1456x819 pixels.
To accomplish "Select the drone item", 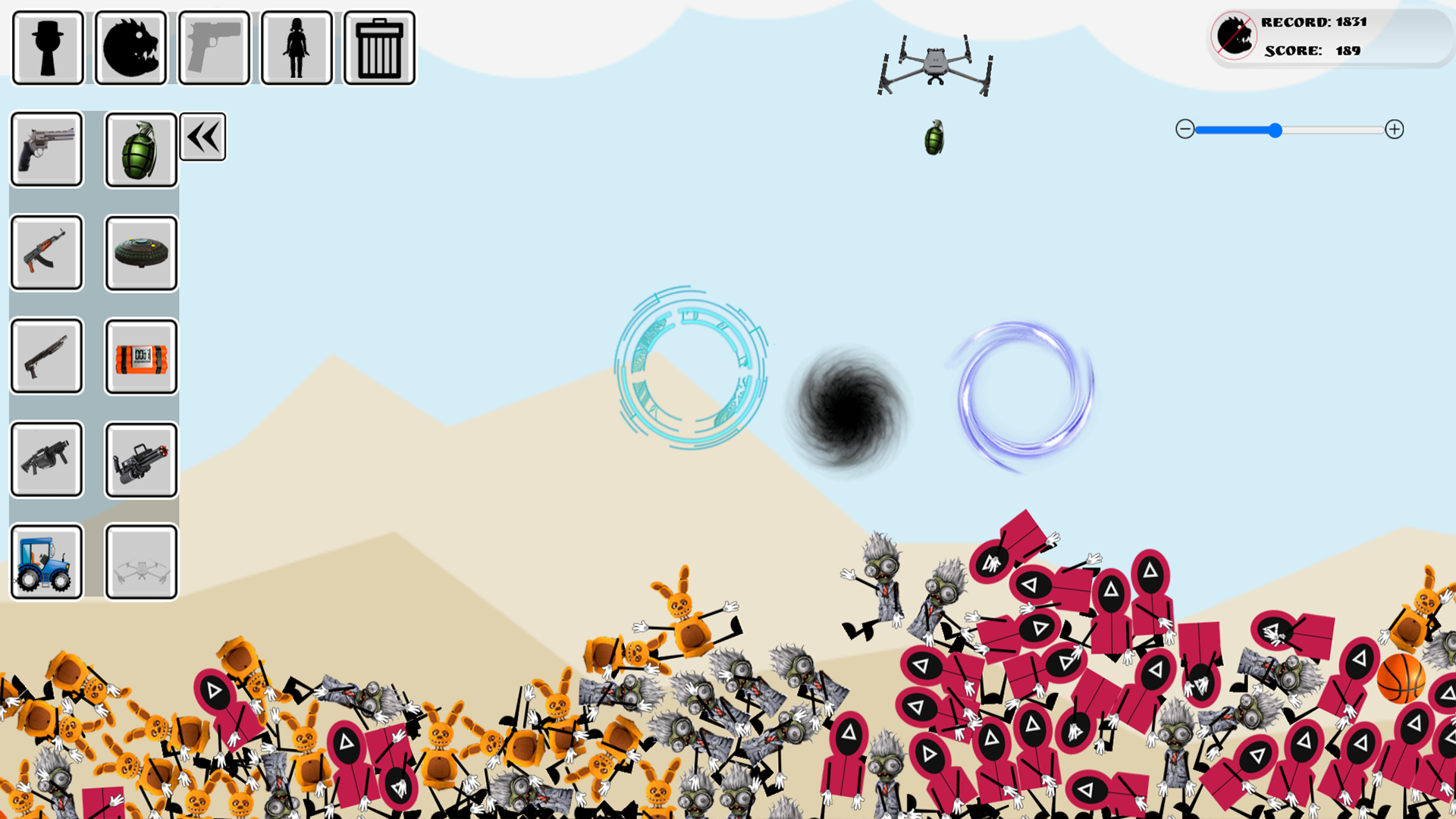I will [140, 562].
